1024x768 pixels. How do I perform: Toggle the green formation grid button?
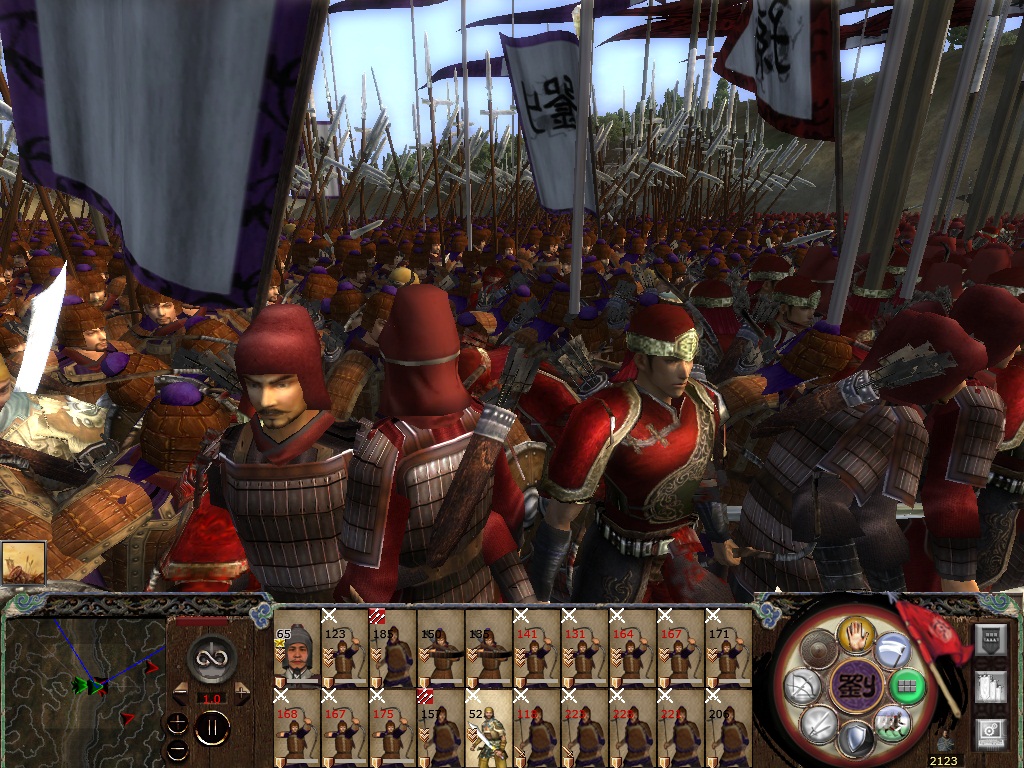[907, 687]
